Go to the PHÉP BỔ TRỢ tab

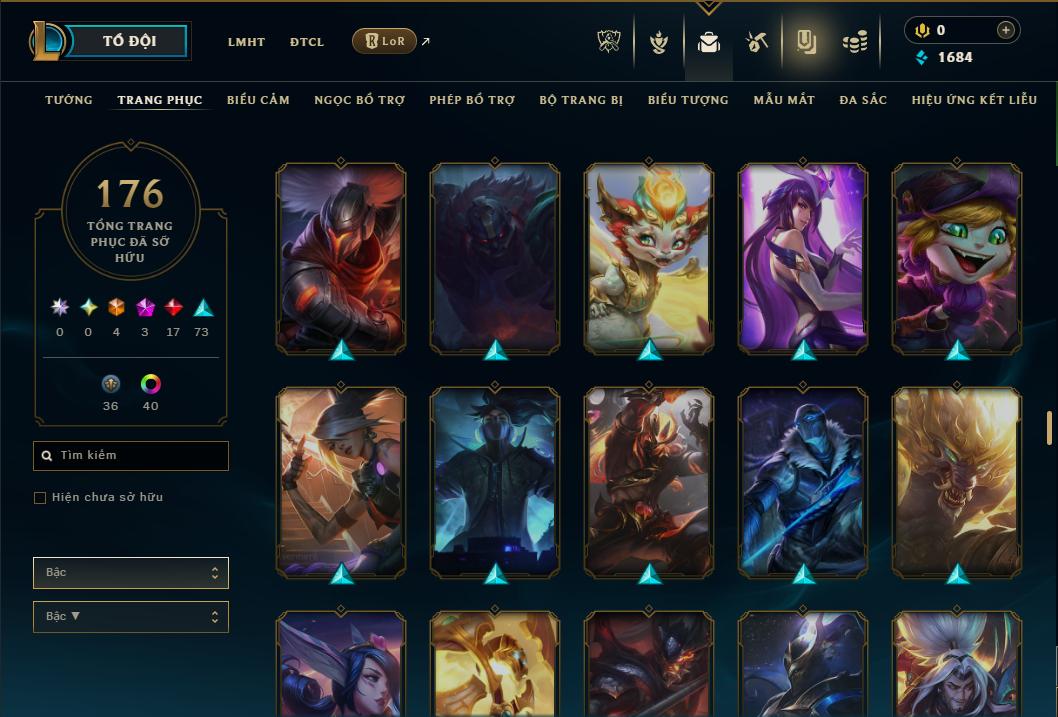[472, 100]
